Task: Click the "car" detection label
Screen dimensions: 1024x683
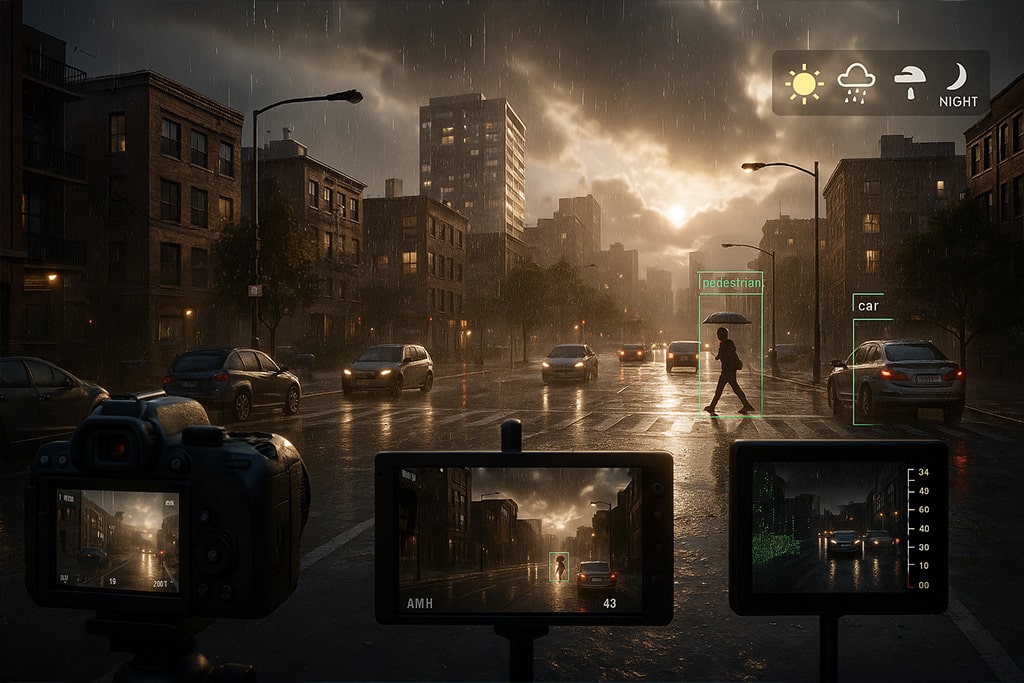Action: point(868,306)
